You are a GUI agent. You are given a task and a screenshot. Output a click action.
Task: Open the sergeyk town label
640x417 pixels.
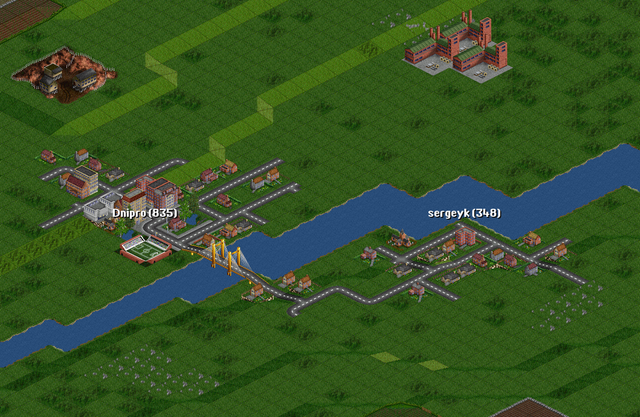click(x=464, y=213)
